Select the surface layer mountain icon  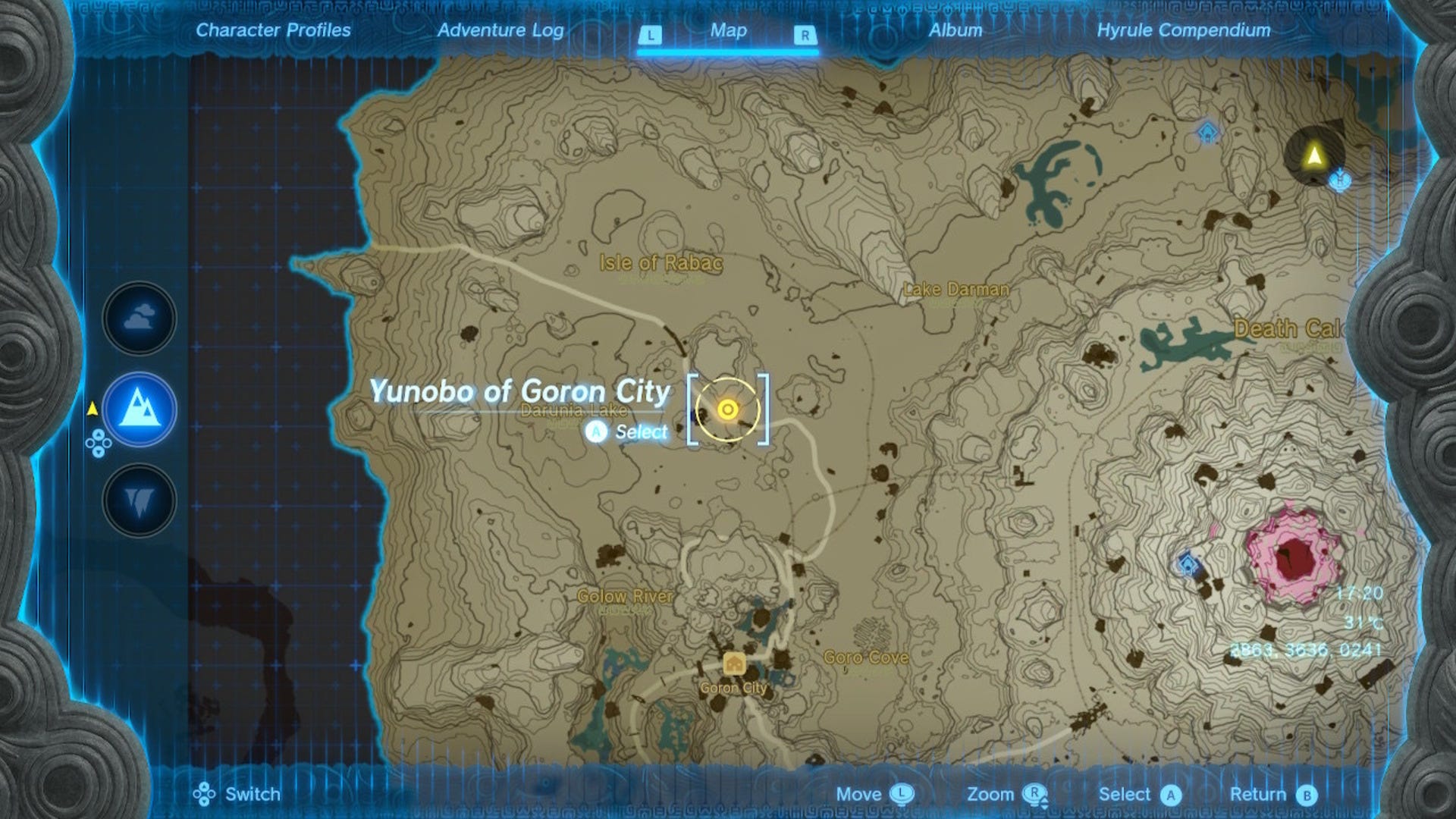(137, 408)
